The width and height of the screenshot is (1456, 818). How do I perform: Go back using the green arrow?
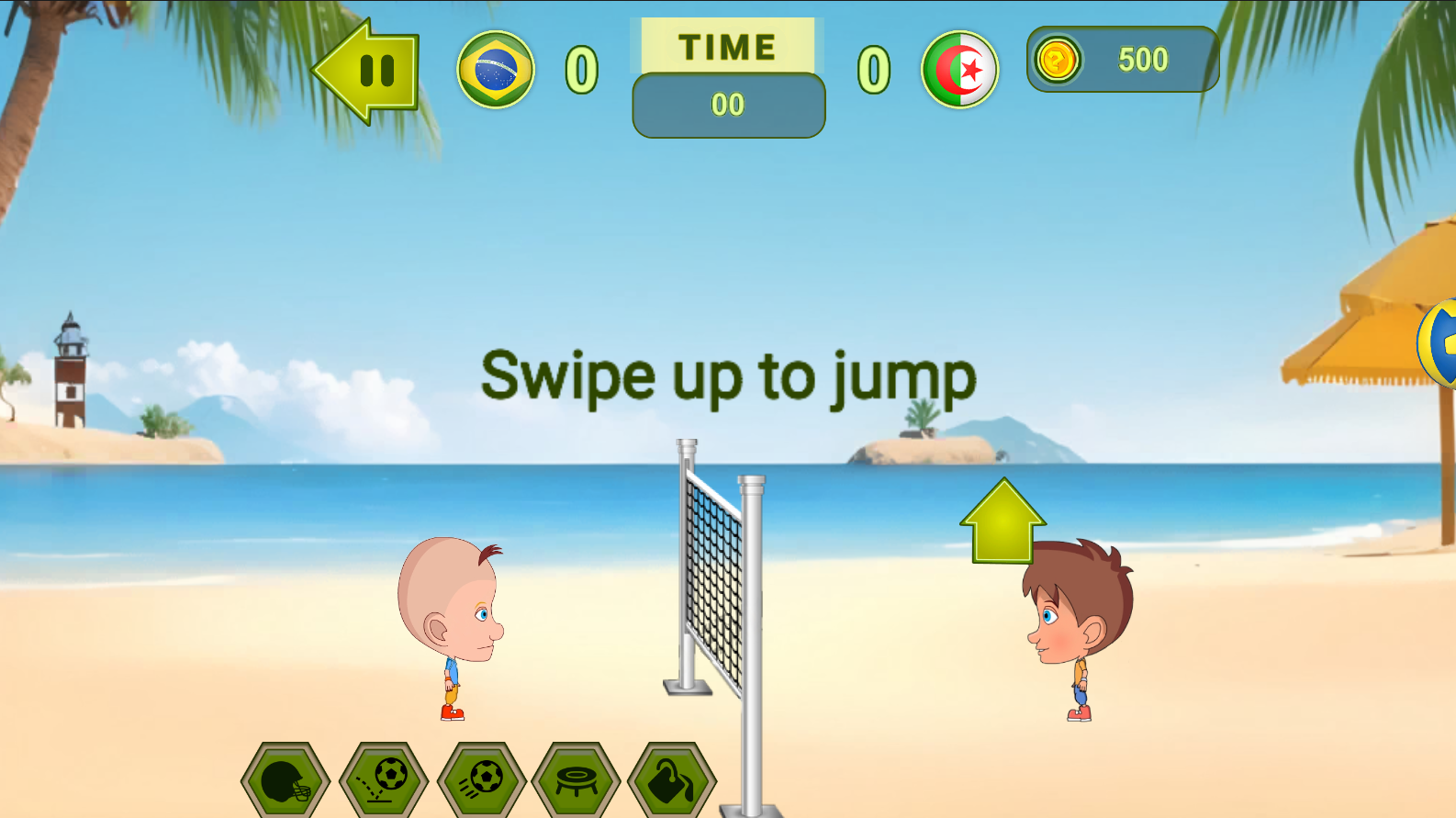[358, 70]
